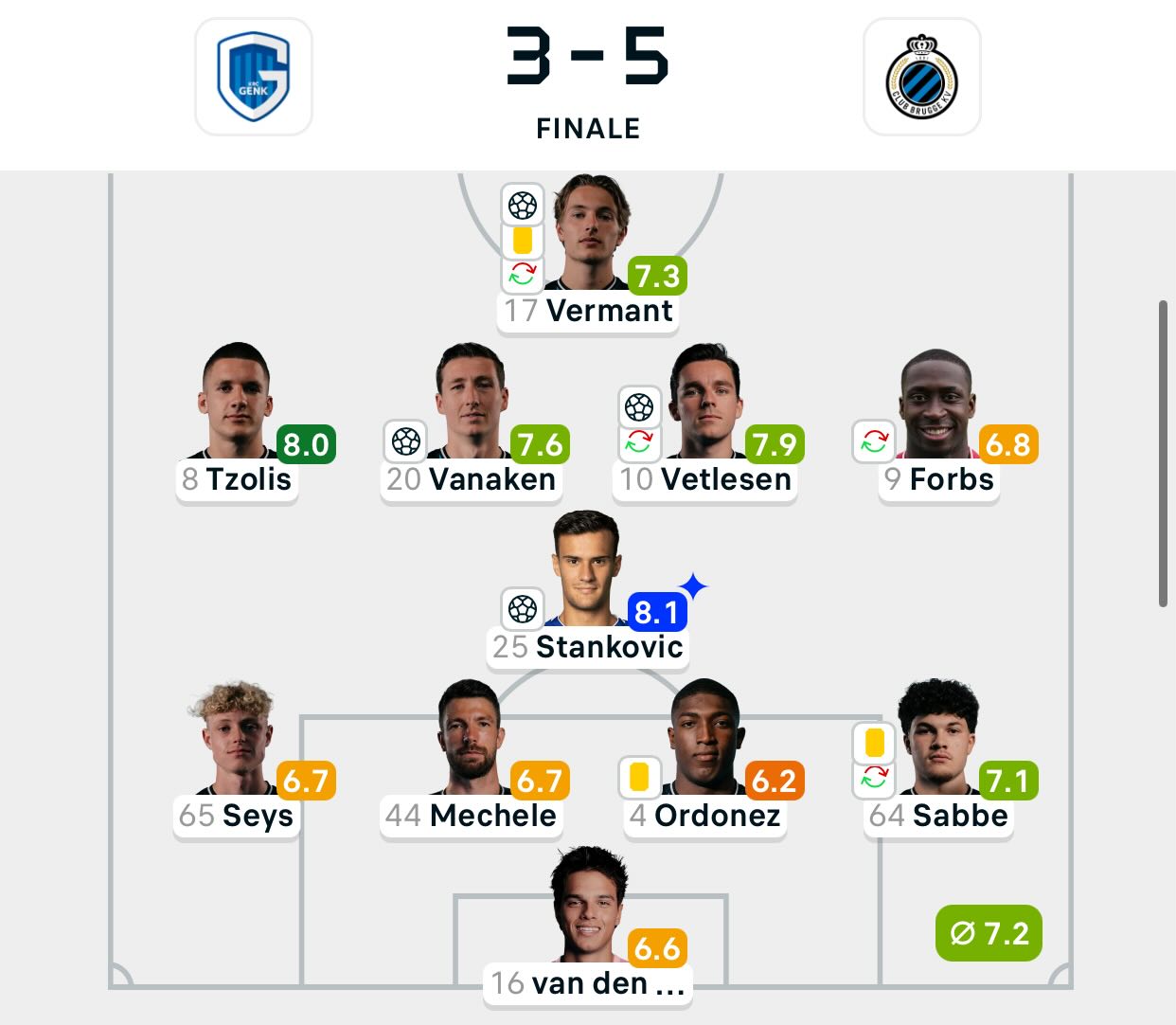Screen dimensions: 1176x1025
Task: Click the 7.2 team average rating badge
Action: pyautogui.click(x=989, y=934)
